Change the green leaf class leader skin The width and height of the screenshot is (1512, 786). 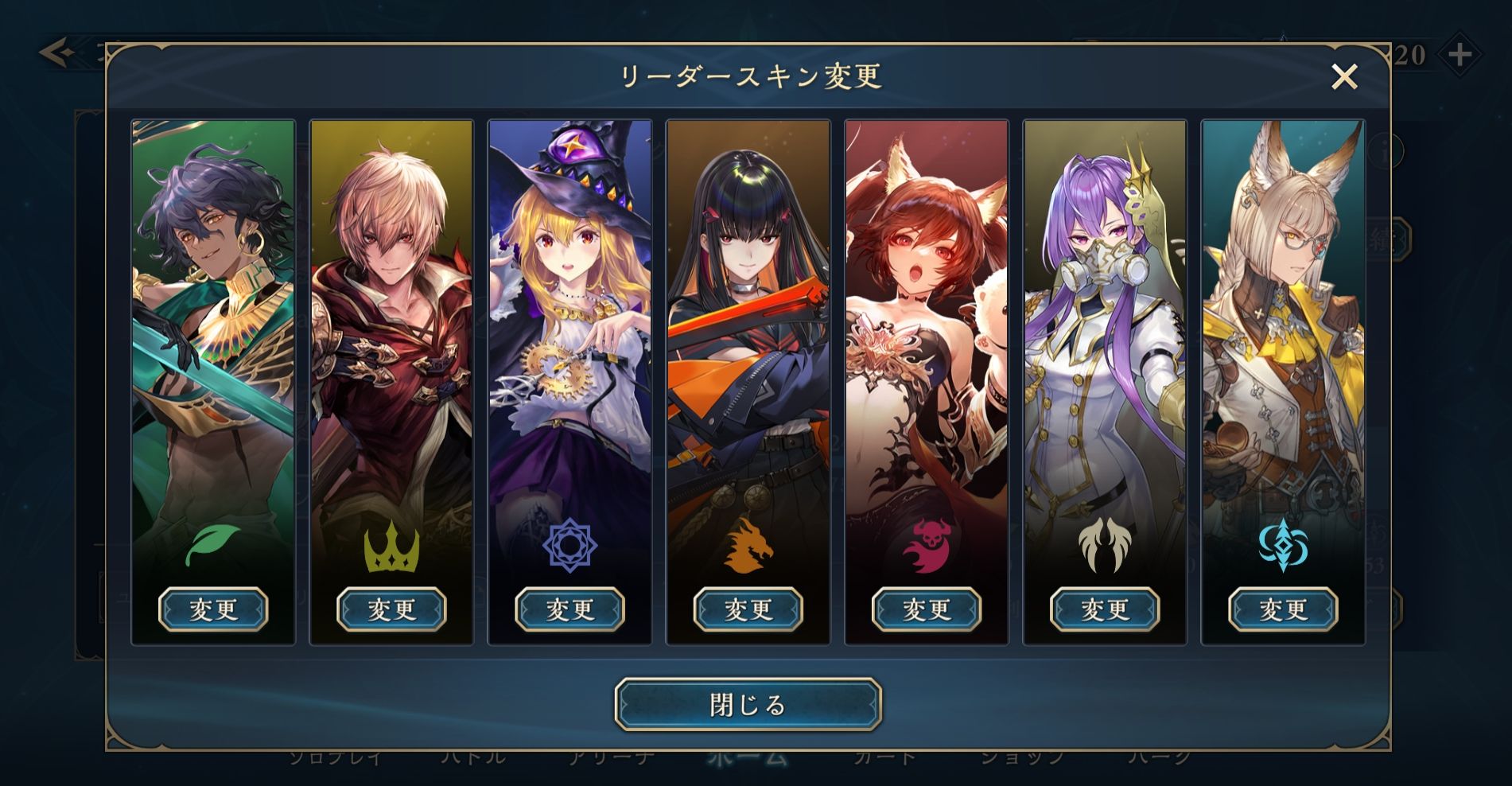coord(213,609)
